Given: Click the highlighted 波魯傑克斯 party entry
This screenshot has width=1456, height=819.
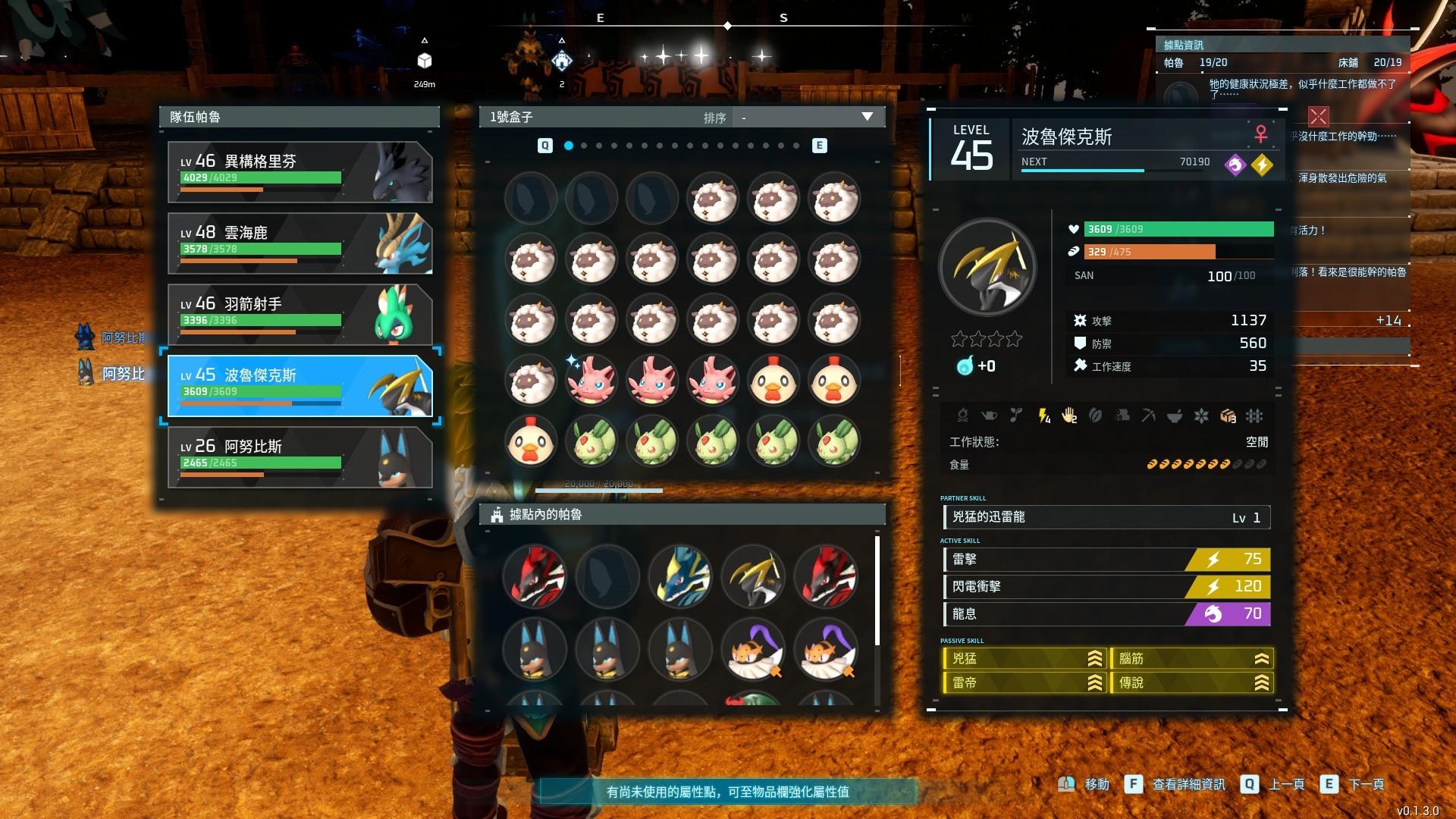Looking at the screenshot, I should [300, 385].
